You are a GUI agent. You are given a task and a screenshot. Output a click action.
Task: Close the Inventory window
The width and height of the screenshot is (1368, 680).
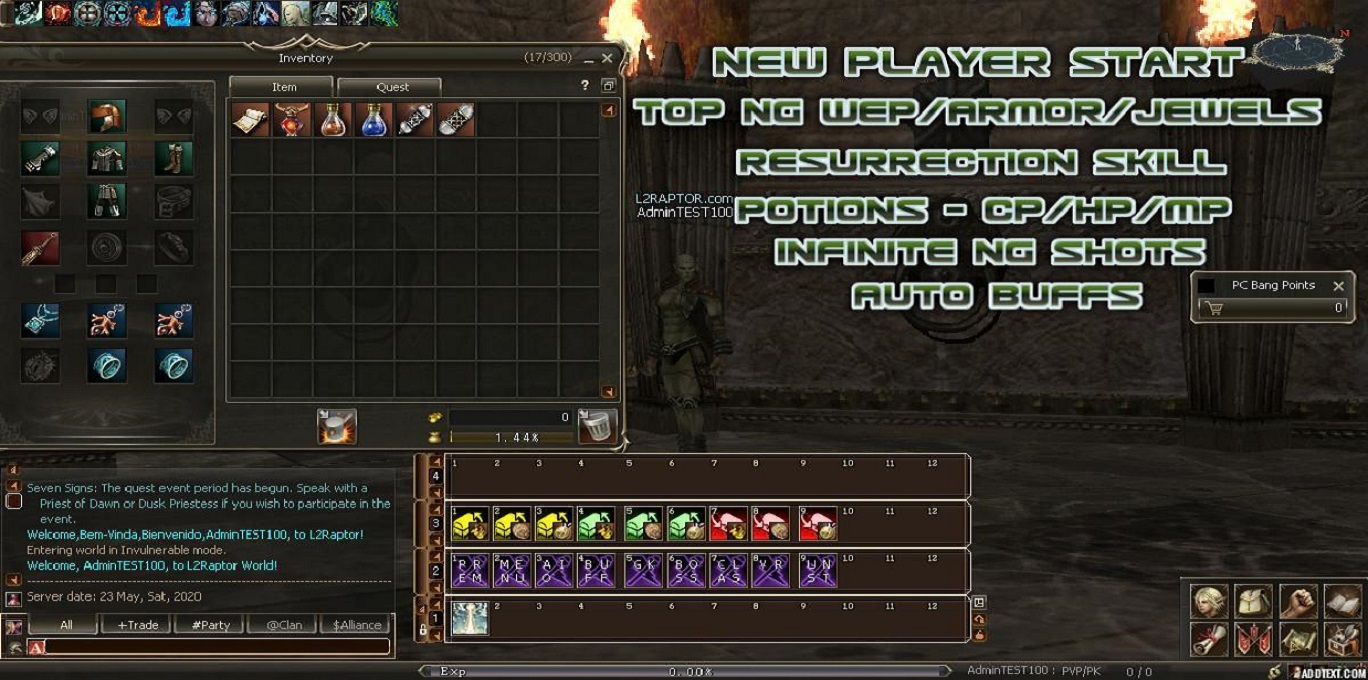point(607,59)
